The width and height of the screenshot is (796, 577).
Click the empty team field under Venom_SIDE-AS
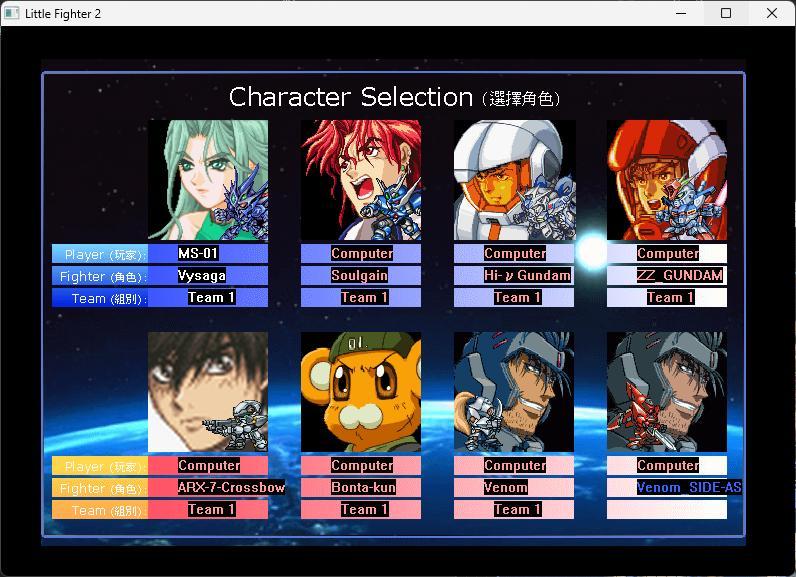pyautogui.click(x=667, y=510)
